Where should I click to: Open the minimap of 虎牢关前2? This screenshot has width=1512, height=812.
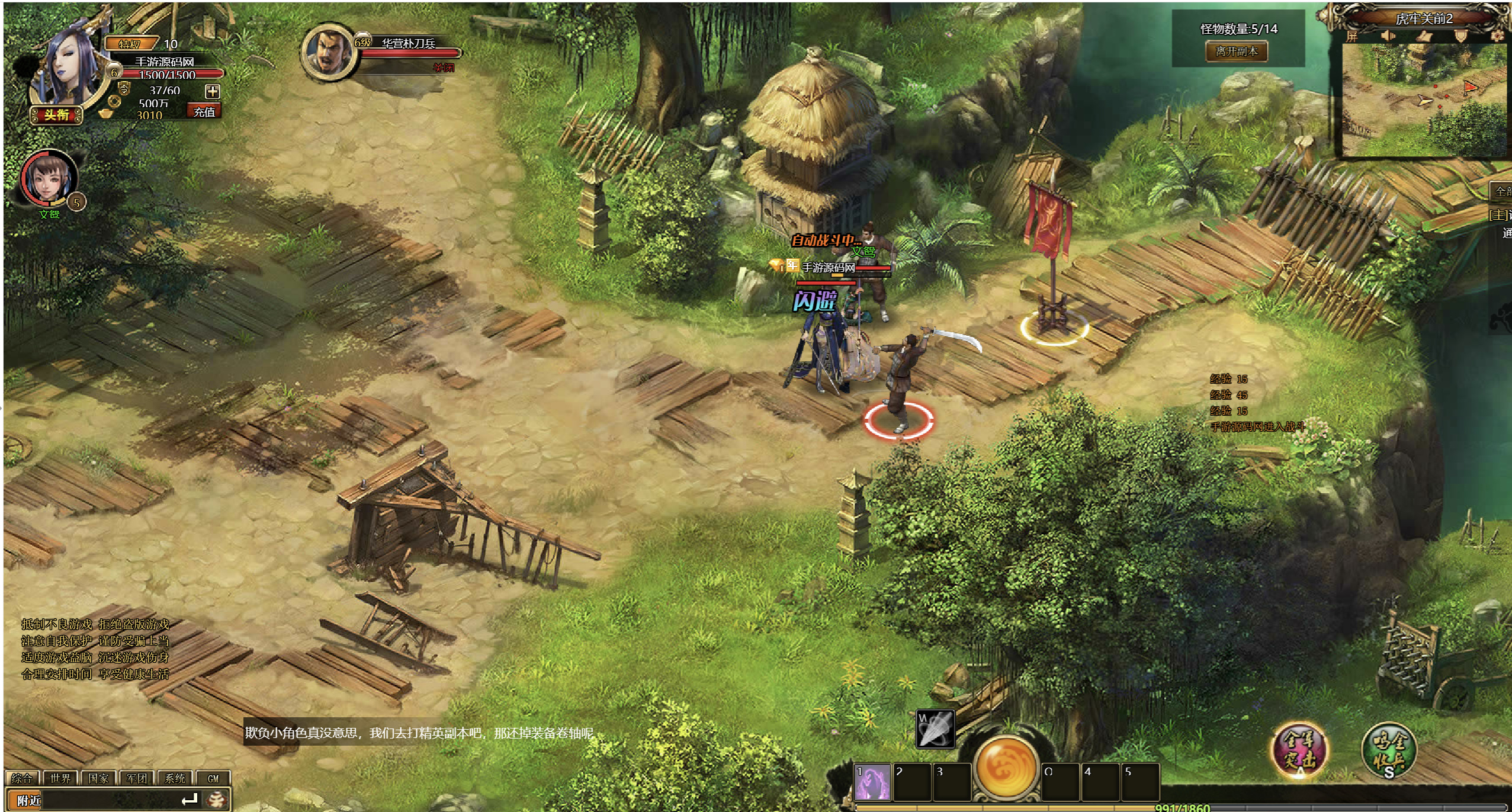pyautogui.click(x=1424, y=98)
